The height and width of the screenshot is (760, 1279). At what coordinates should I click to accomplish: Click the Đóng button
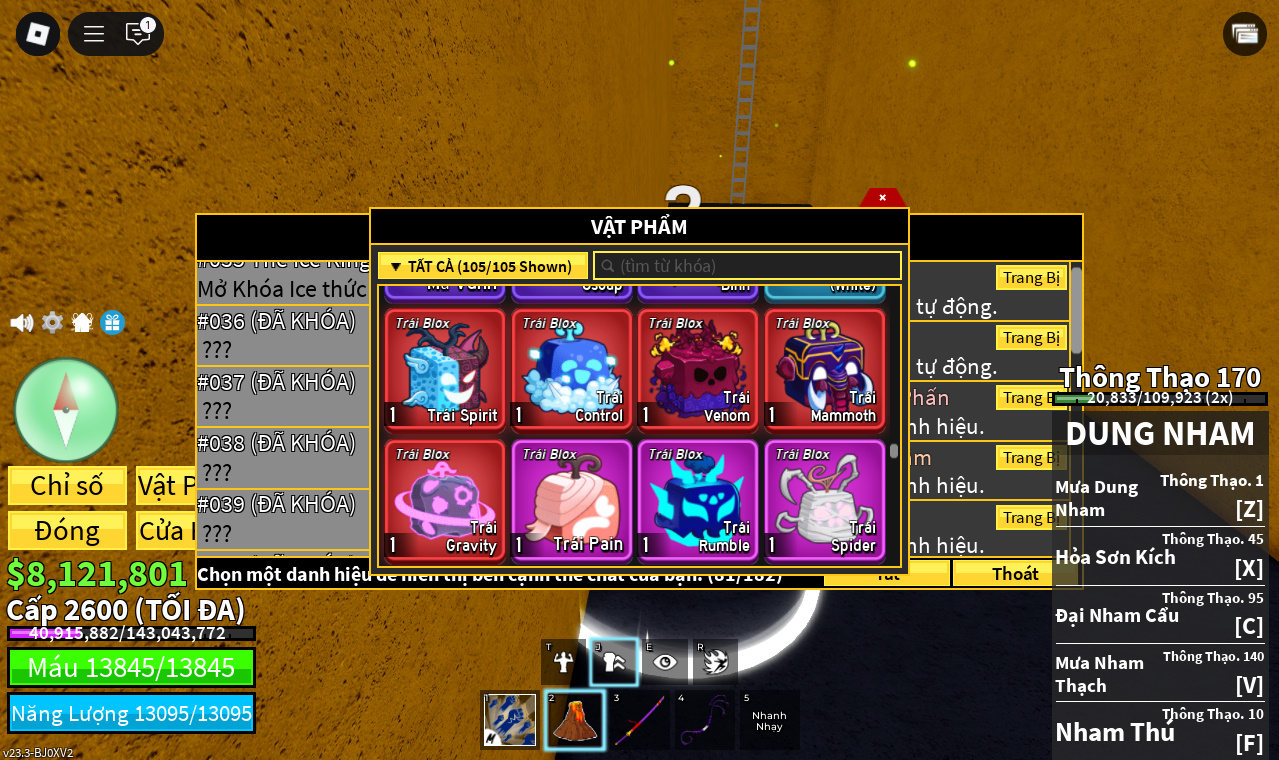(67, 530)
